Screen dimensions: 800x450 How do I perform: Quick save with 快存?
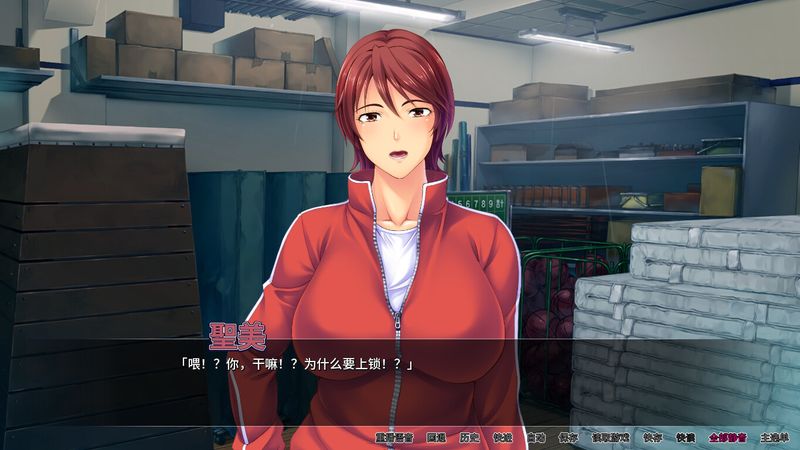click(652, 437)
